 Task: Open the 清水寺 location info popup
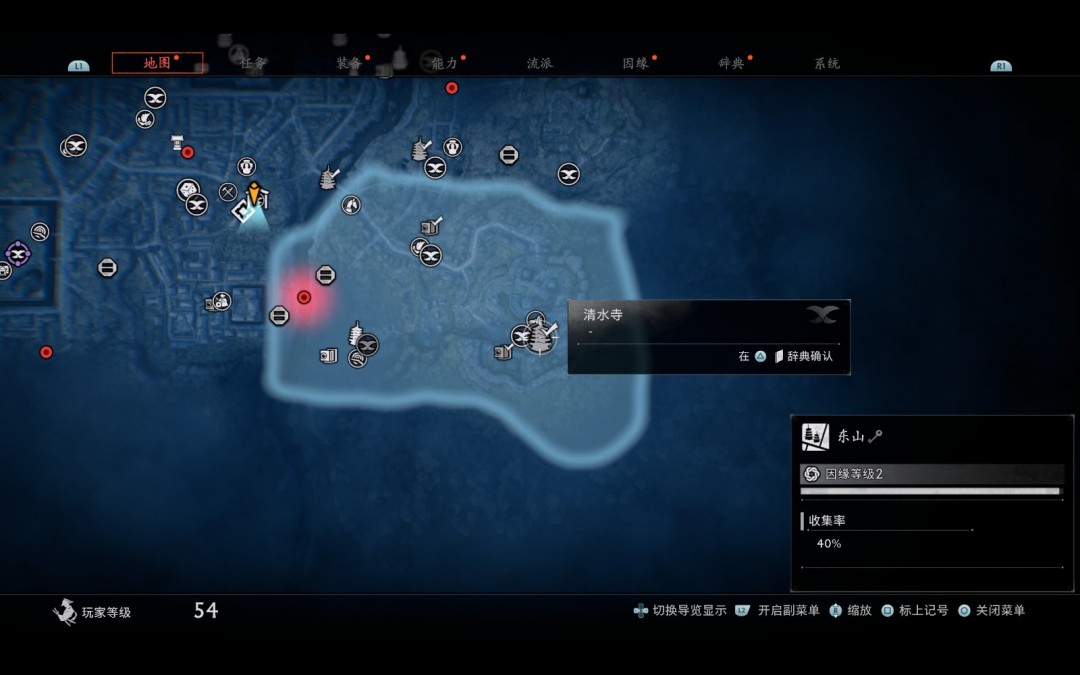pos(708,336)
